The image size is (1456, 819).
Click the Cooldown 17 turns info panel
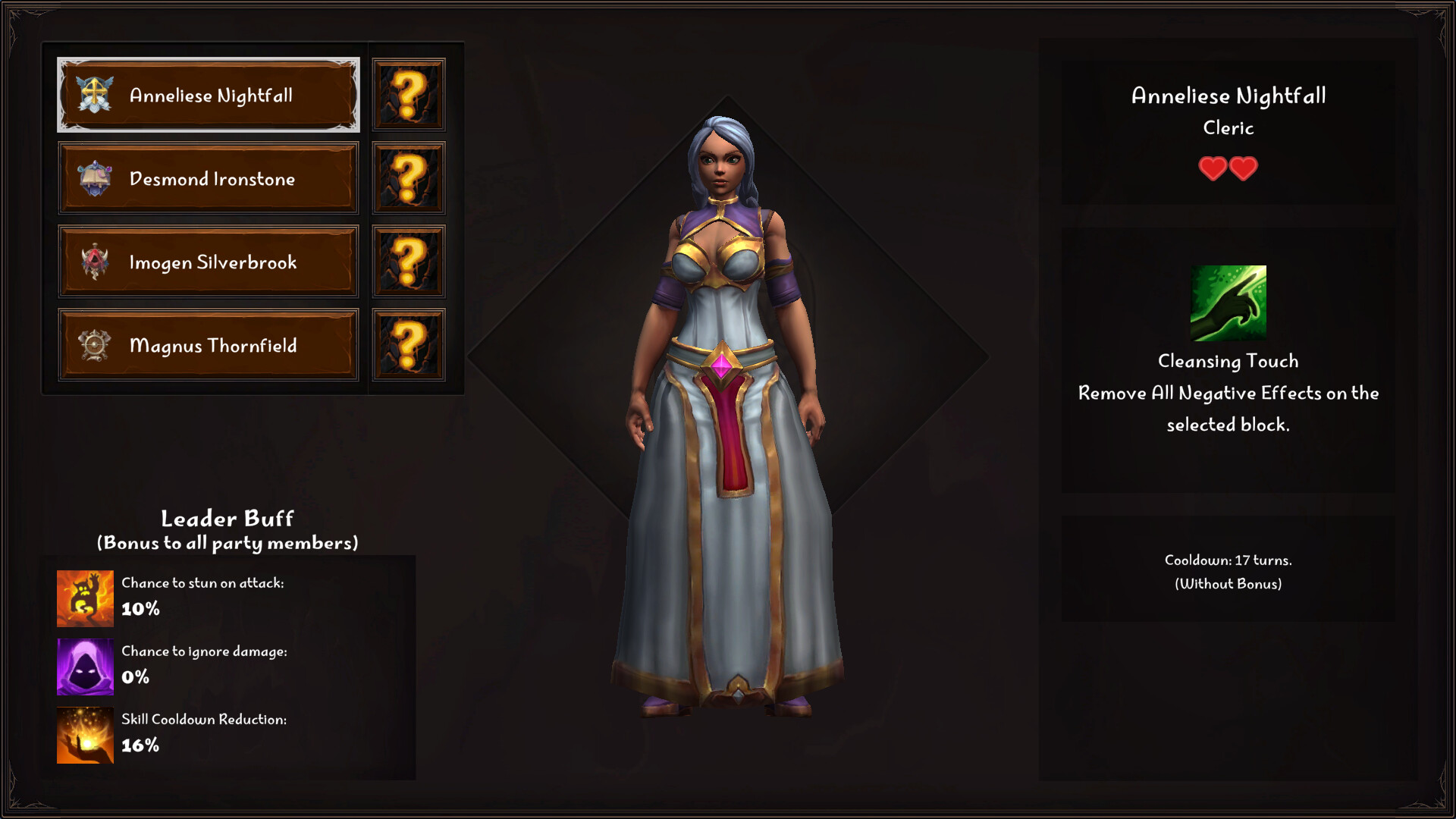pos(1228,573)
